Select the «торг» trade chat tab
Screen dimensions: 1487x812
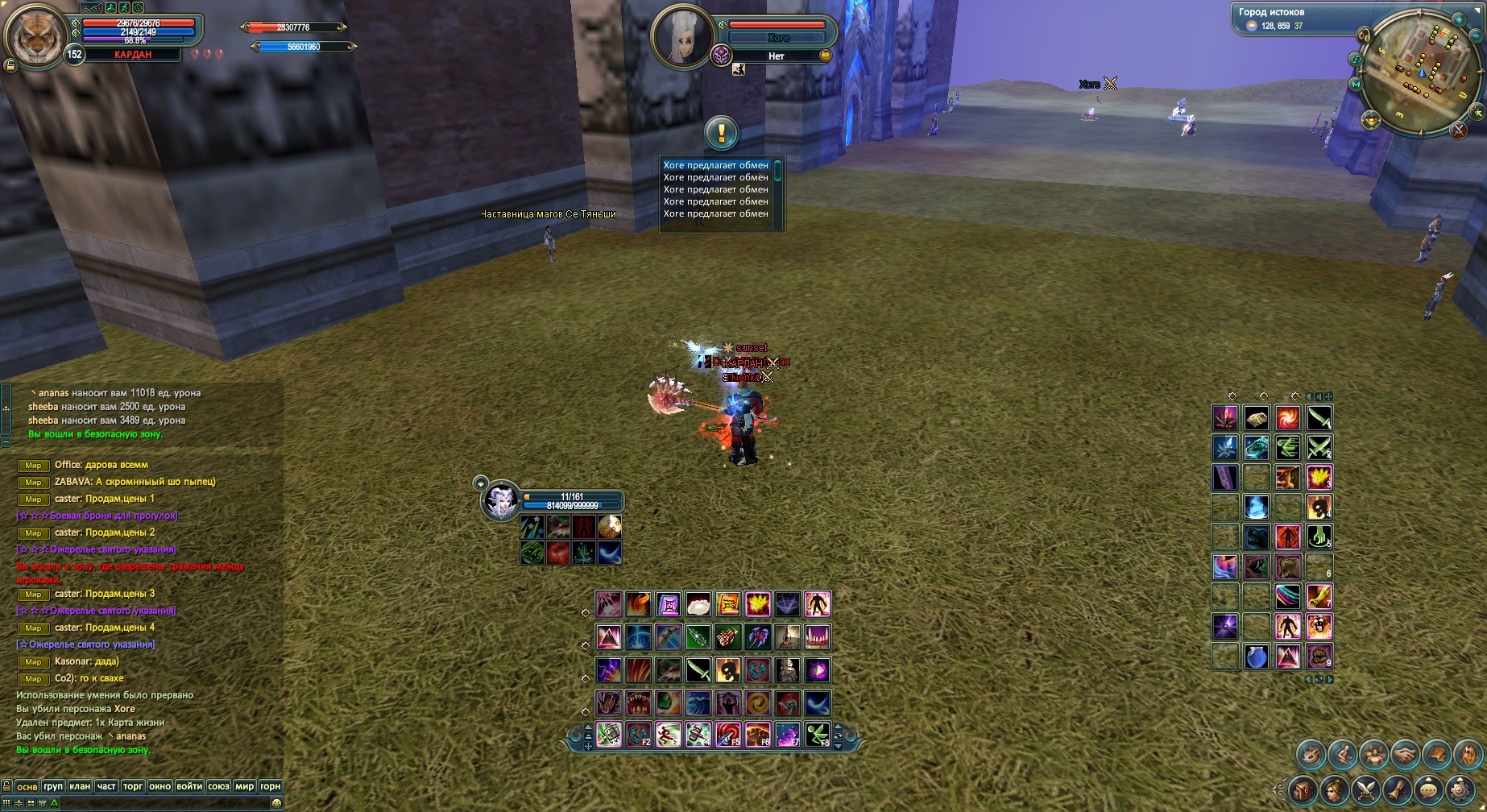(x=133, y=786)
